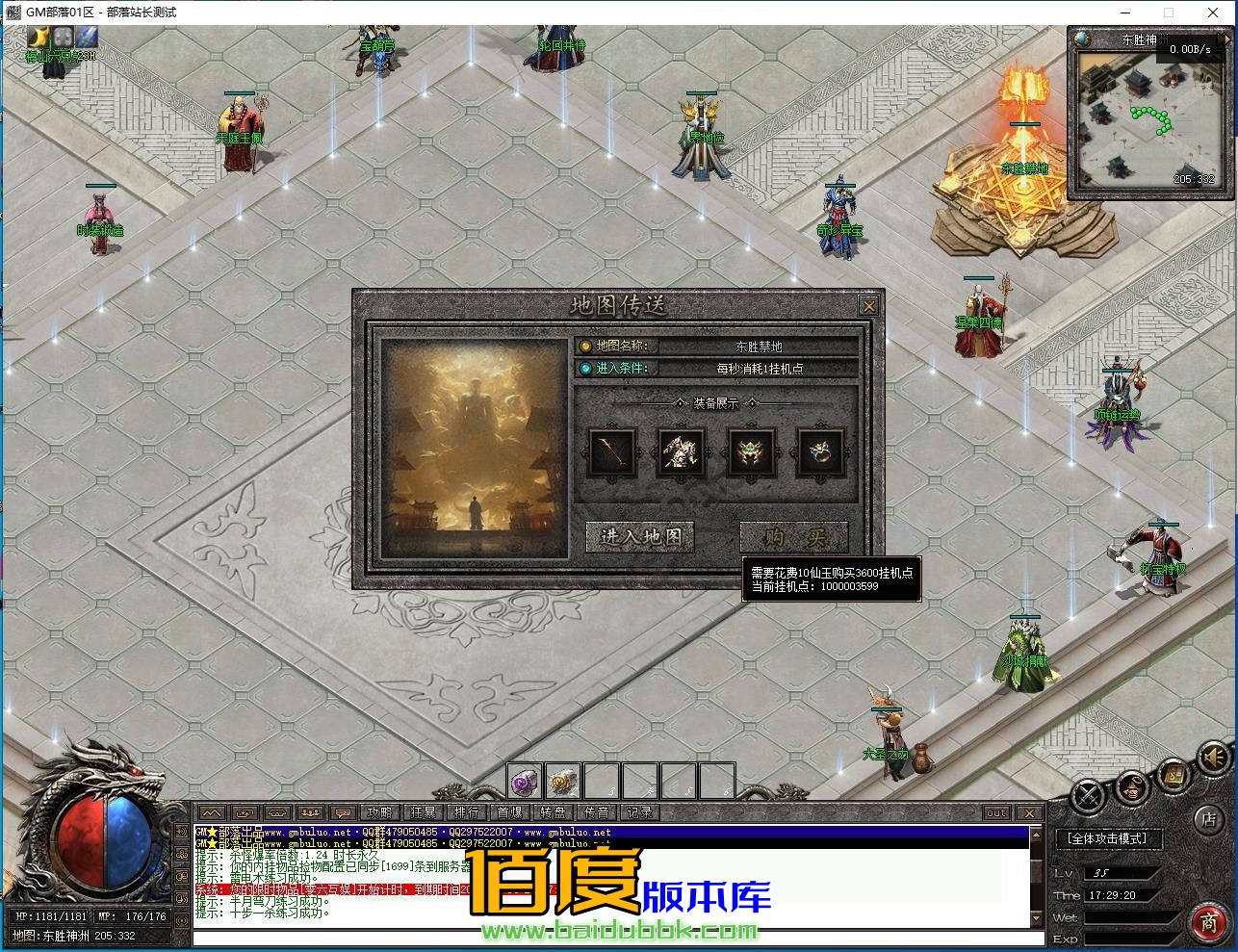Collapse the chat panel with the up-arrow icon
Image resolution: width=1238 pixels, height=952 pixels.
pyautogui.click(x=212, y=812)
